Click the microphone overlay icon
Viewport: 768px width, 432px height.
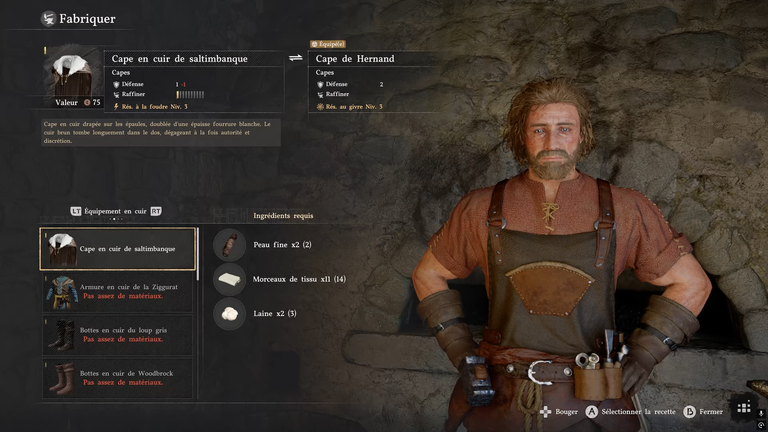click(x=760, y=412)
